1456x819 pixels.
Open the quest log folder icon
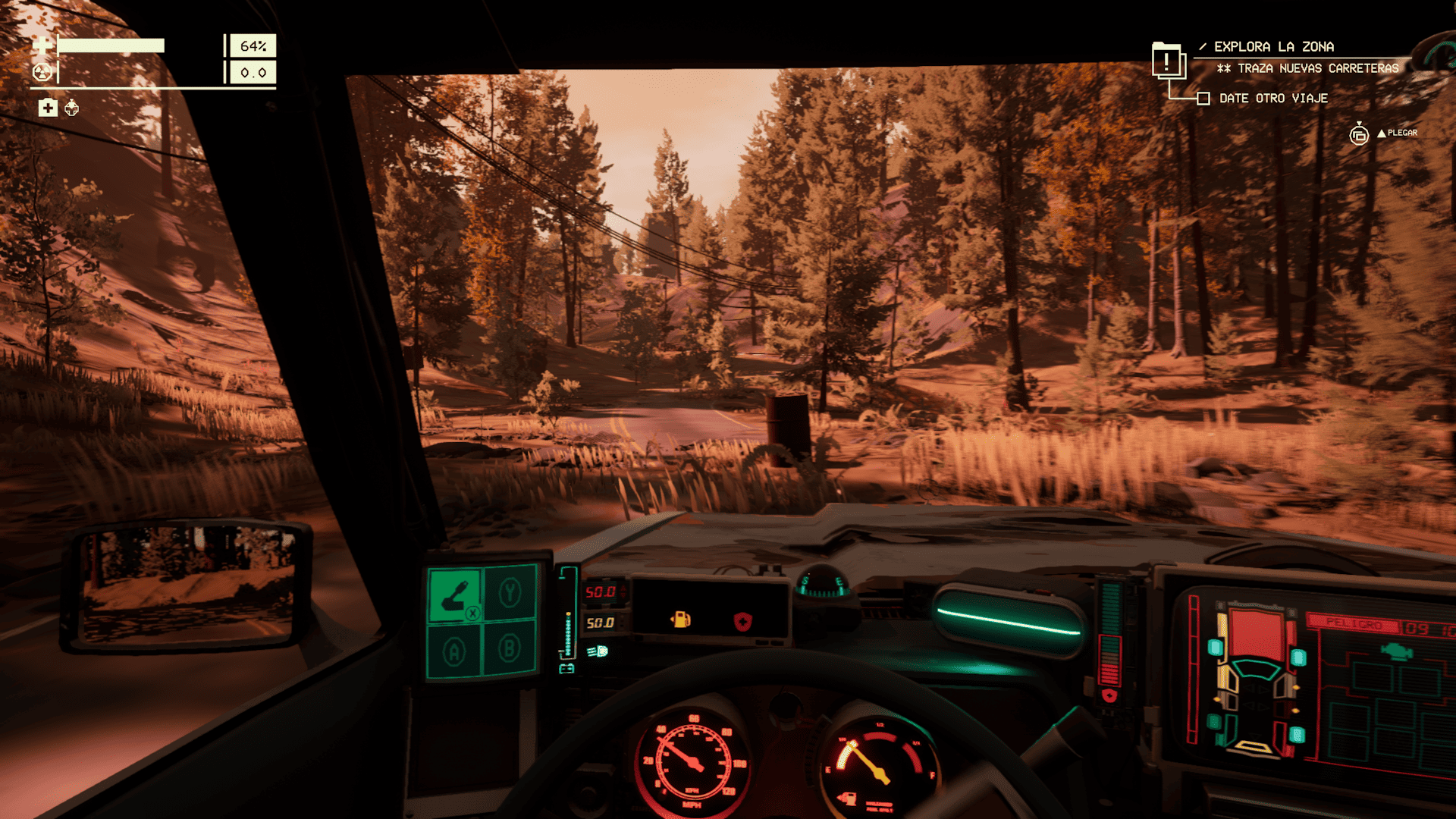click(1168, 61)
